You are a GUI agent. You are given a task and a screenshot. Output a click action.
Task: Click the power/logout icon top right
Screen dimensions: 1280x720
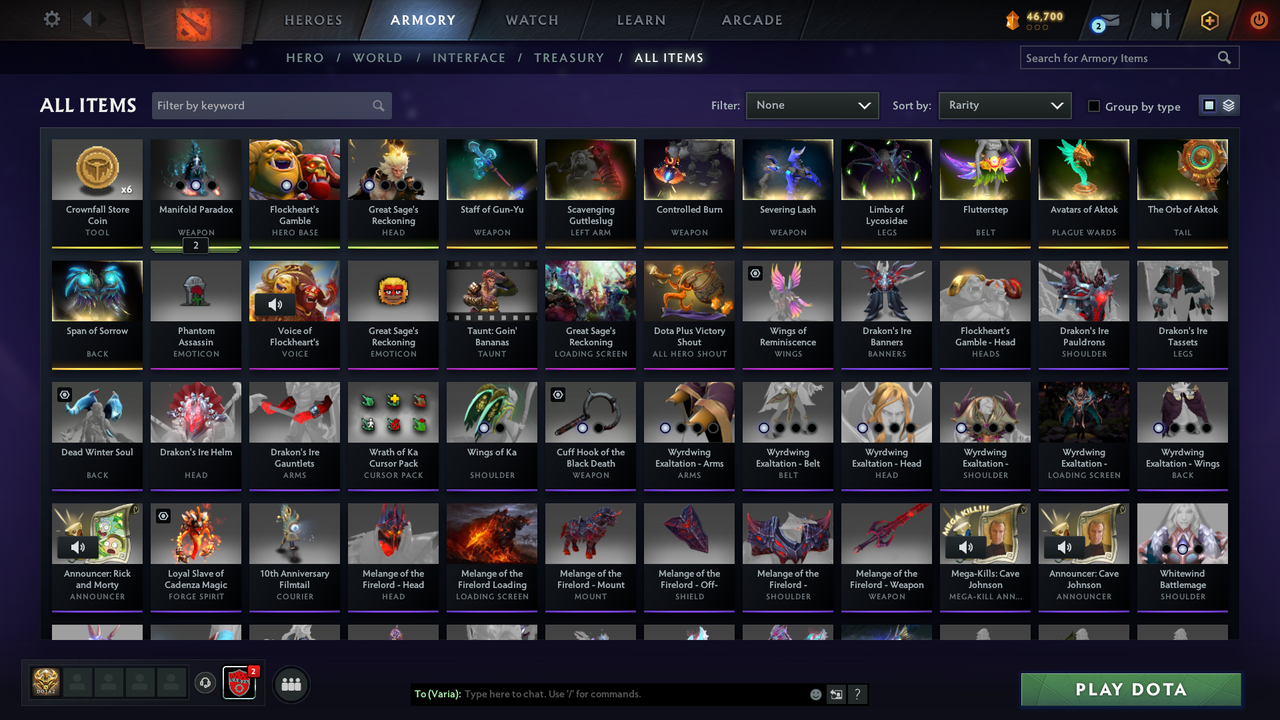[1259, 19]
